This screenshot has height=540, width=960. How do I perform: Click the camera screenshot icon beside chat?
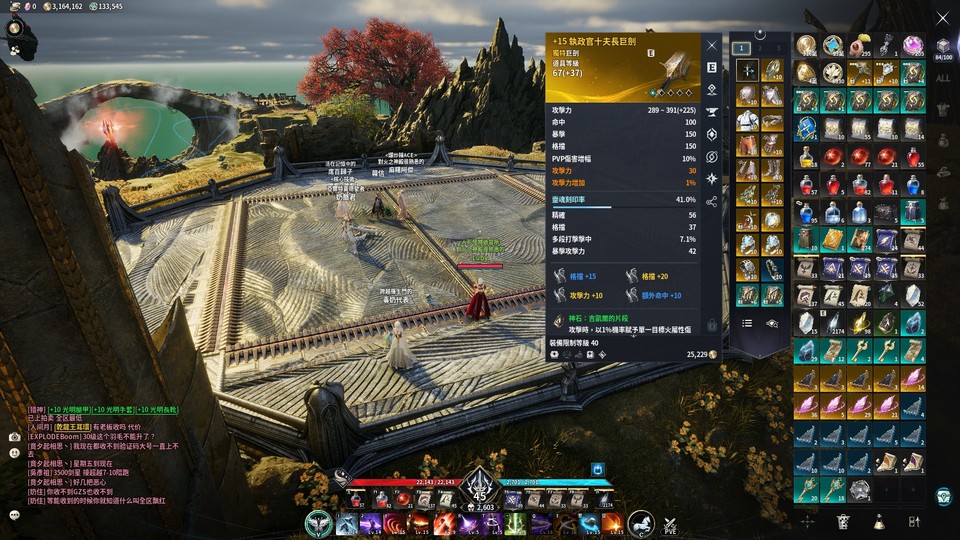pos(14,437)
